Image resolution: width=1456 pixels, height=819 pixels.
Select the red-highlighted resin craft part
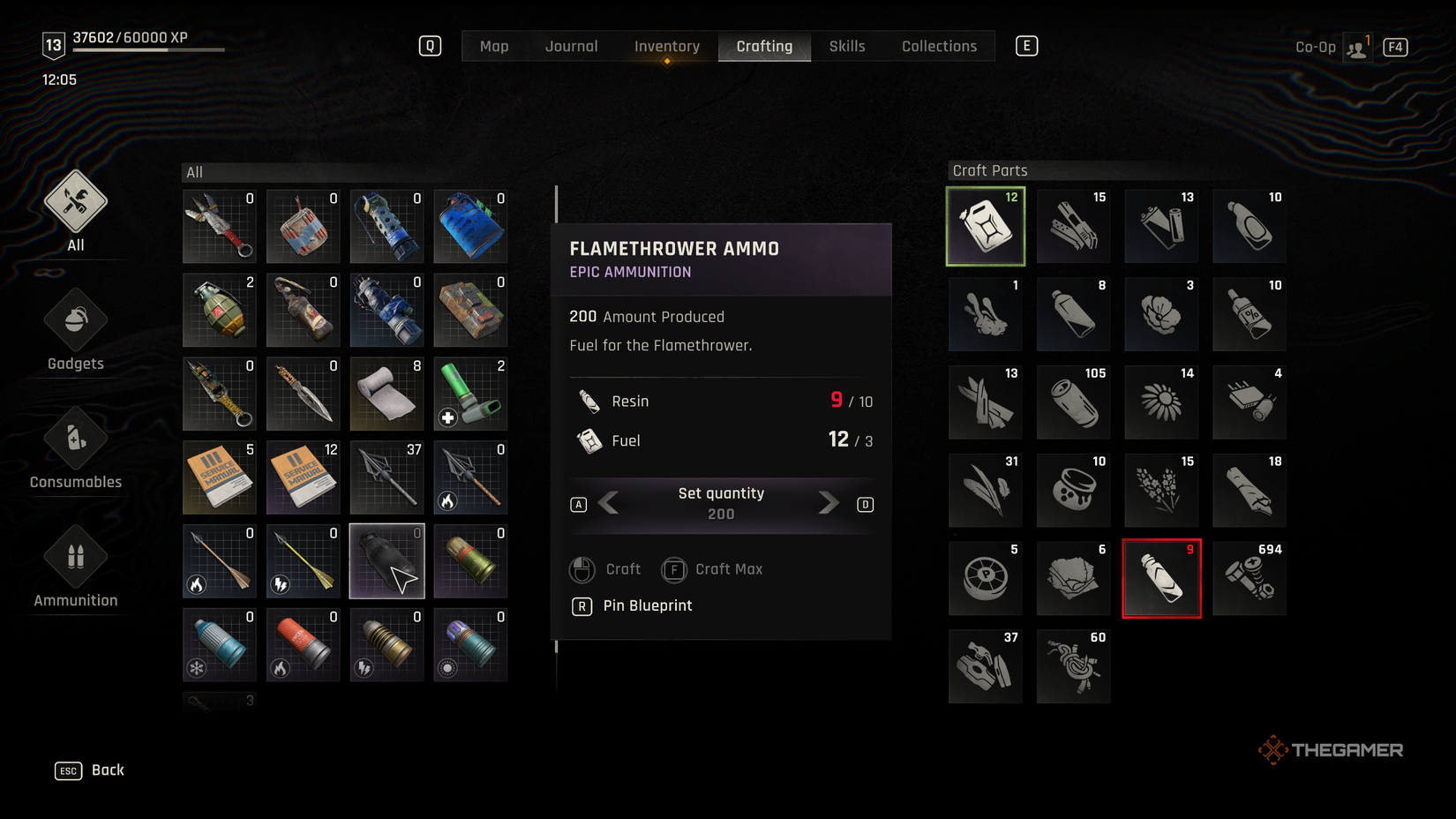point(1161,577)
